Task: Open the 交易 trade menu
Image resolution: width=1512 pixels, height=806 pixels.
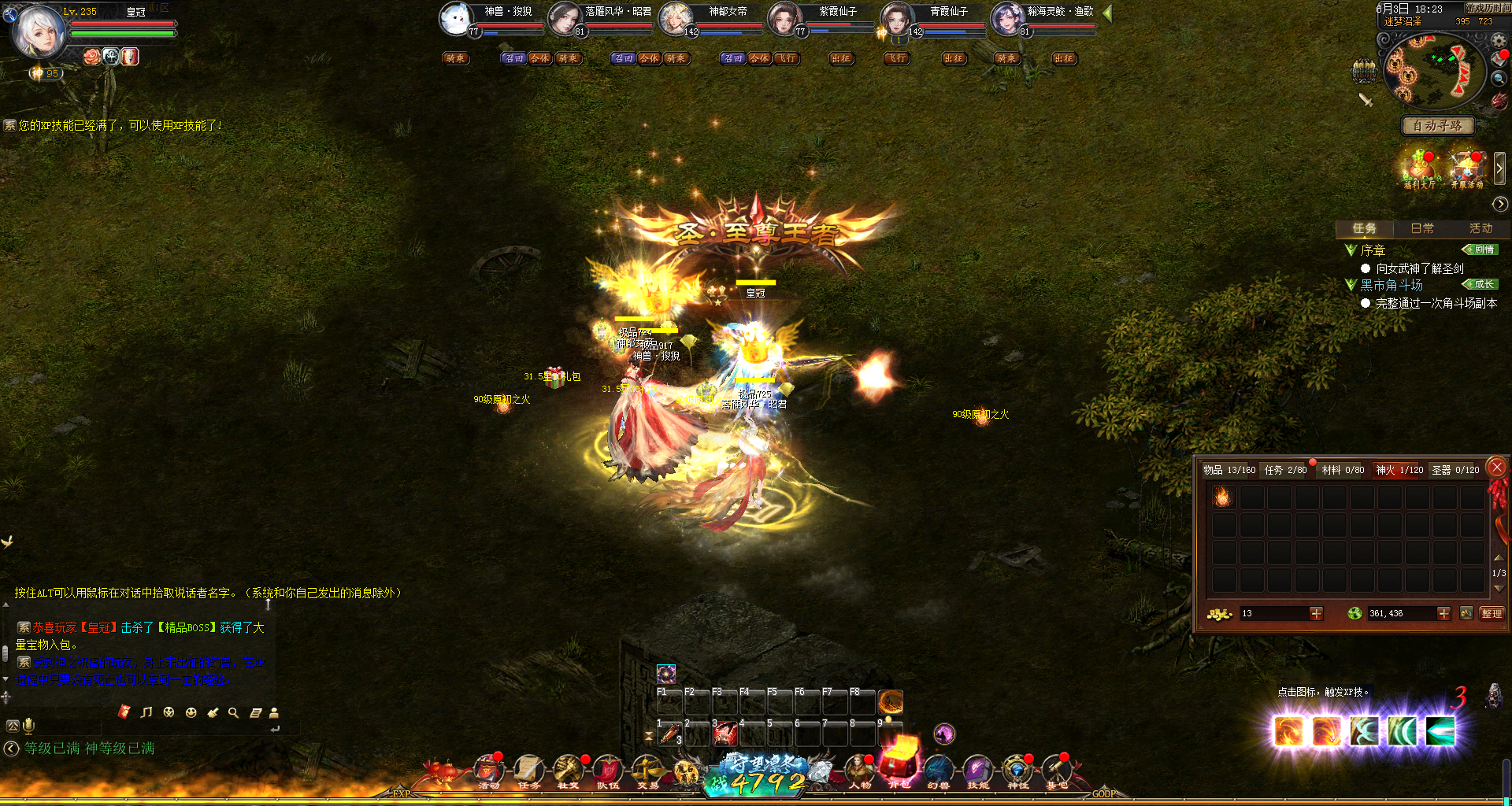Action: point(647,771)
